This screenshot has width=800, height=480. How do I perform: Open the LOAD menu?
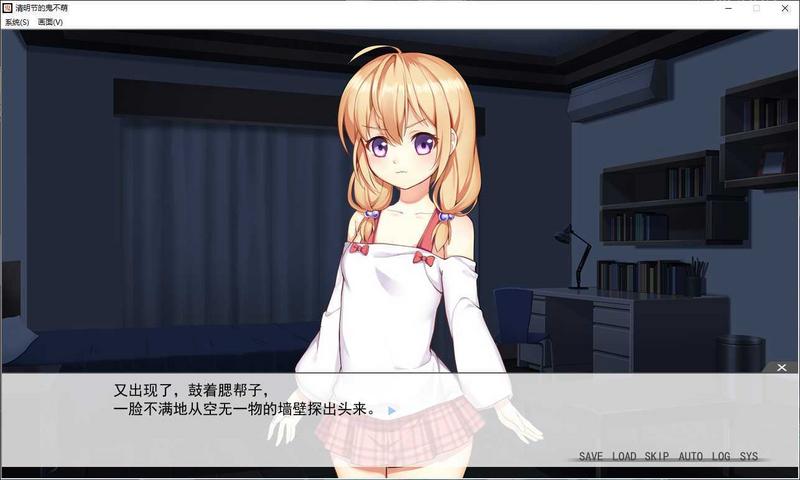click(624, 457)
